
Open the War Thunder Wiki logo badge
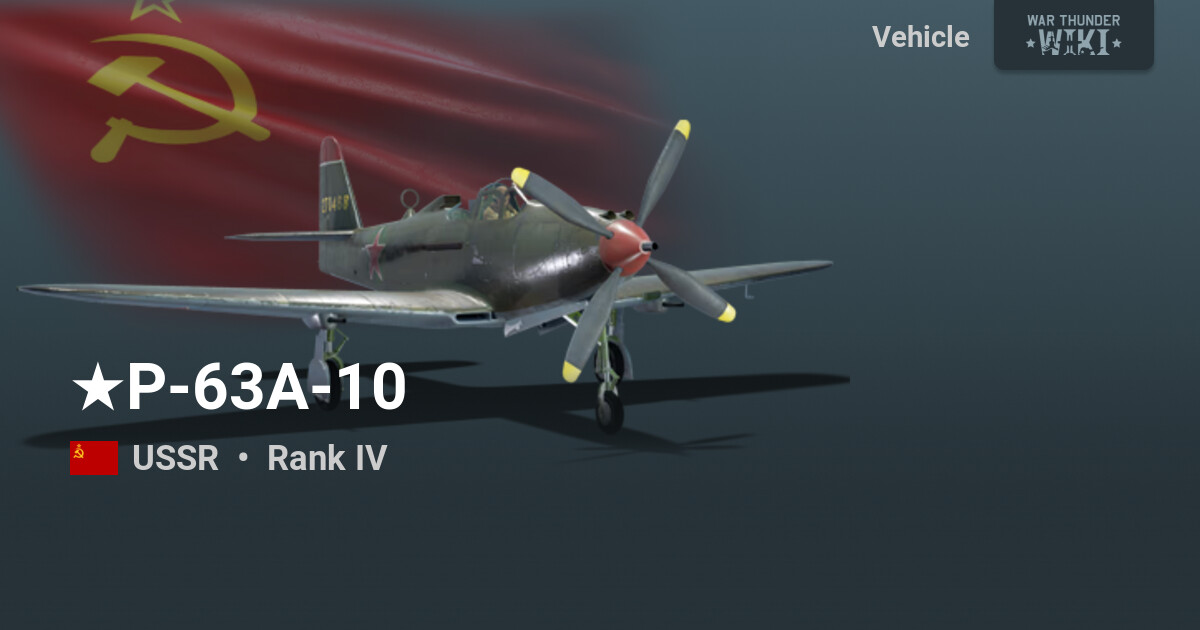pyautogui.click(x=1073, y=34)
